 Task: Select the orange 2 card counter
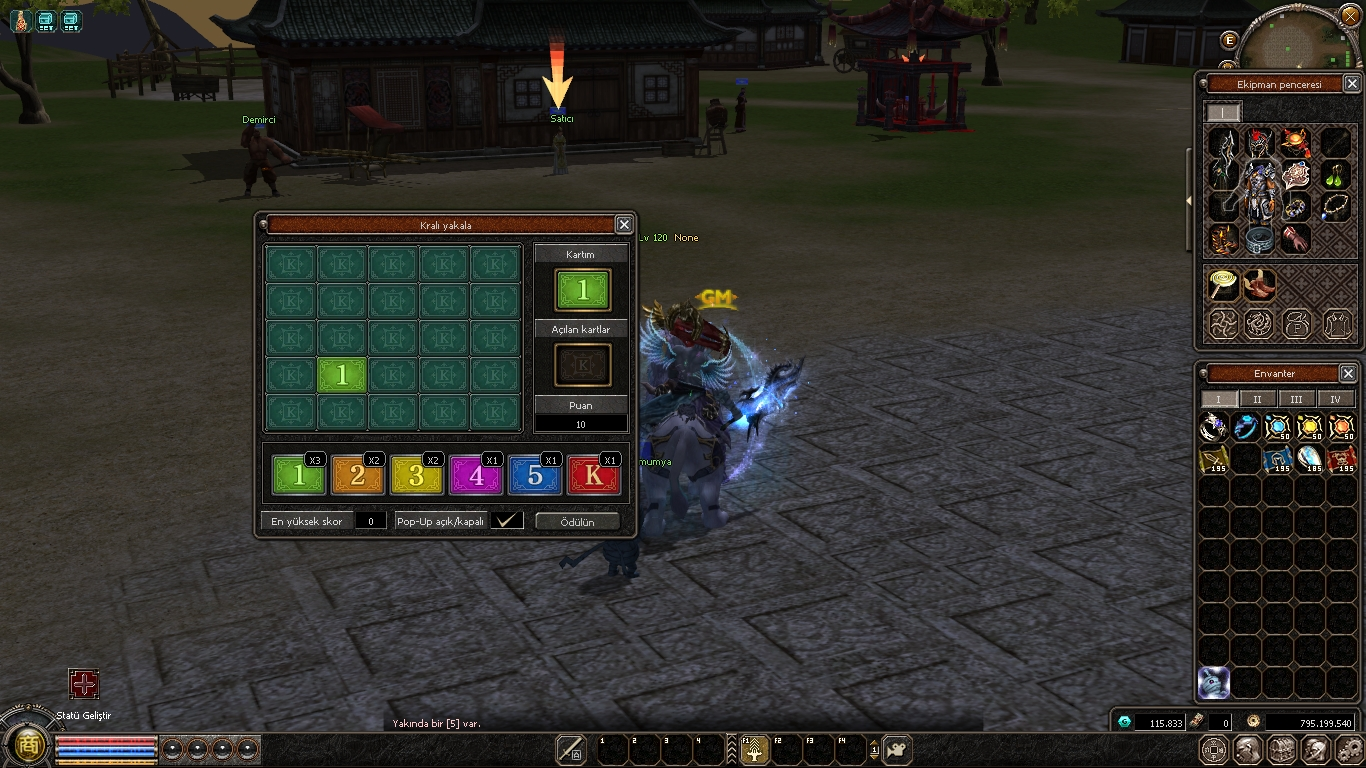point(358,476)
